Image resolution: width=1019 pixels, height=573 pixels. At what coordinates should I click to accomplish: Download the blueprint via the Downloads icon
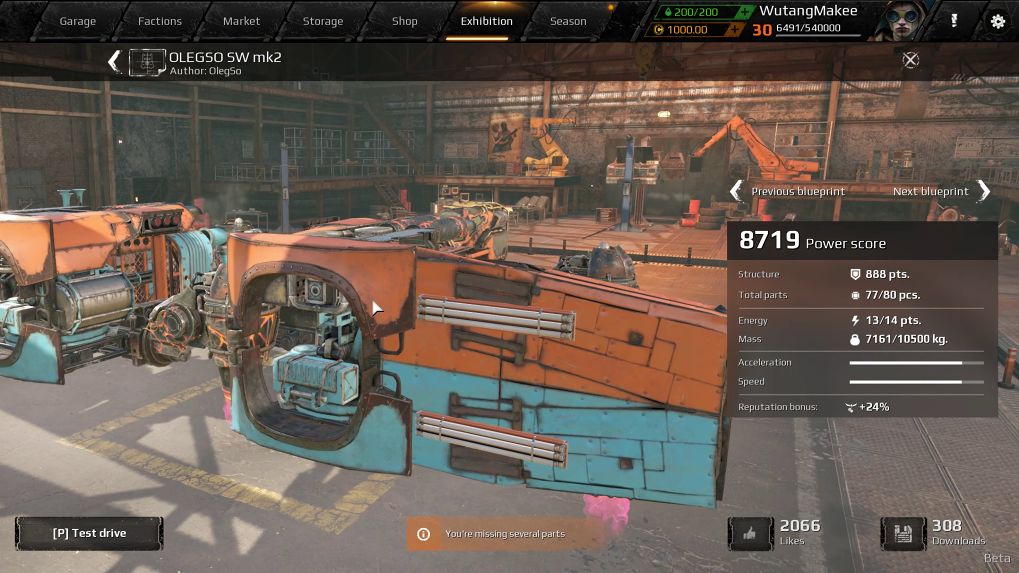coord(903,533)
